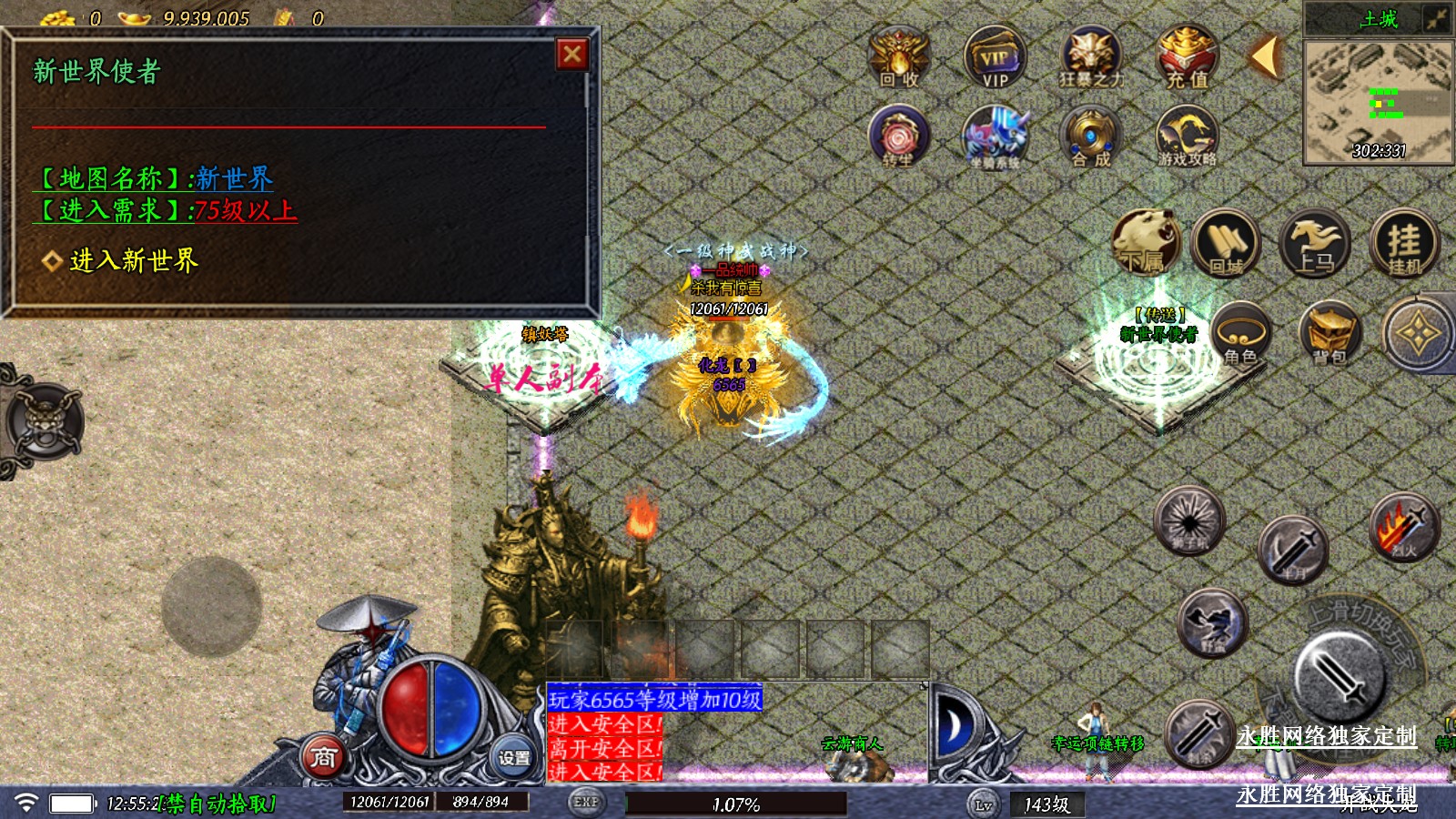The image size is (1456, 819).
Task: Open the VIP menu
Action: (995, 57)
